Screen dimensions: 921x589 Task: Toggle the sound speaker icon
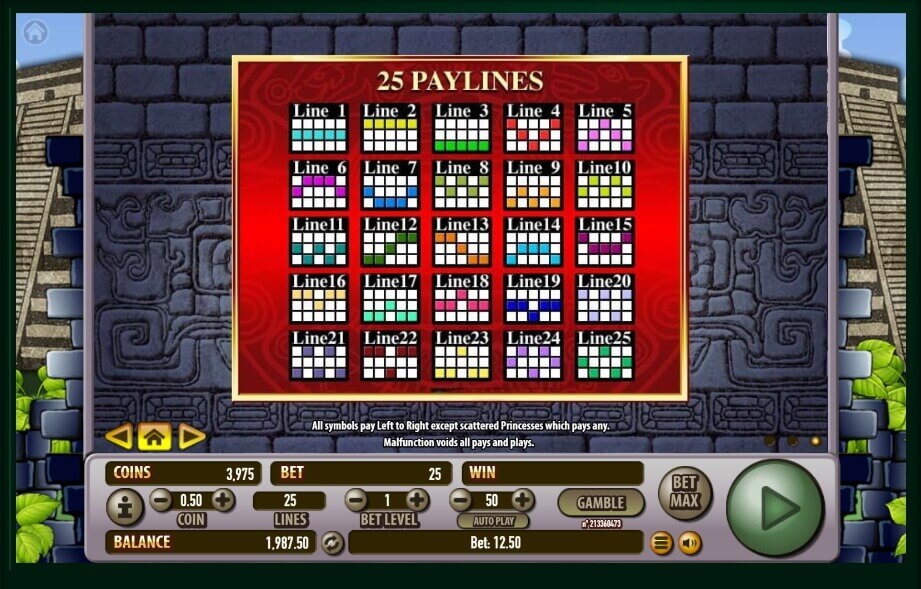(x=689, y=543)
